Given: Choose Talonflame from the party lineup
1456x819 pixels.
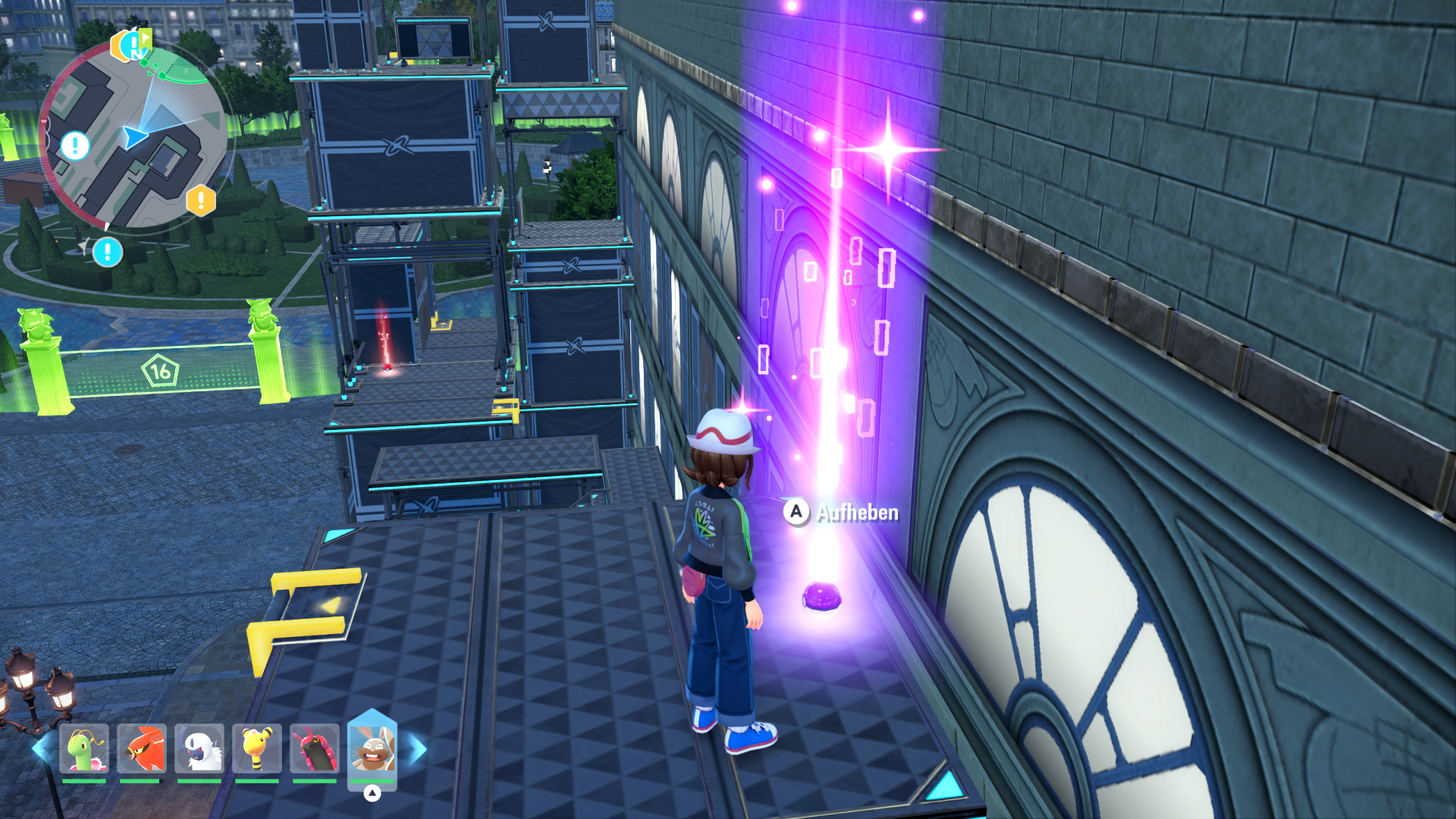Looking at the screenshot, I should (142, 748).
